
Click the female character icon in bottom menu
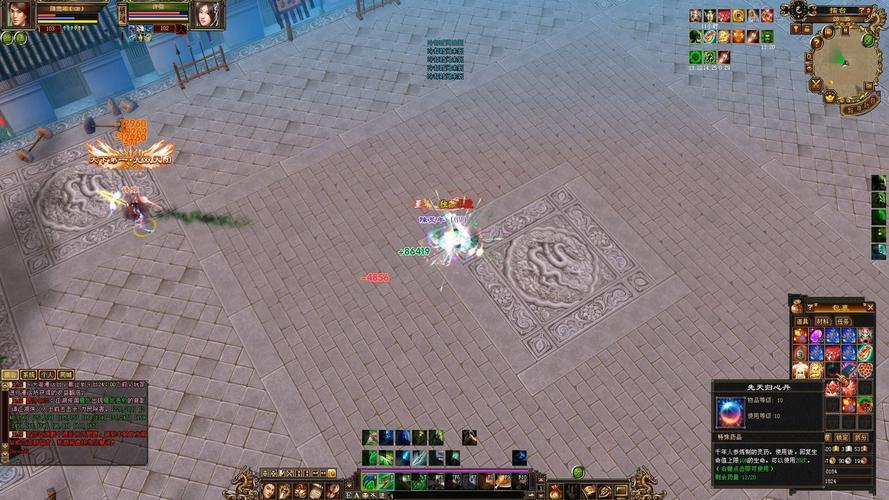tap(268, 490)
